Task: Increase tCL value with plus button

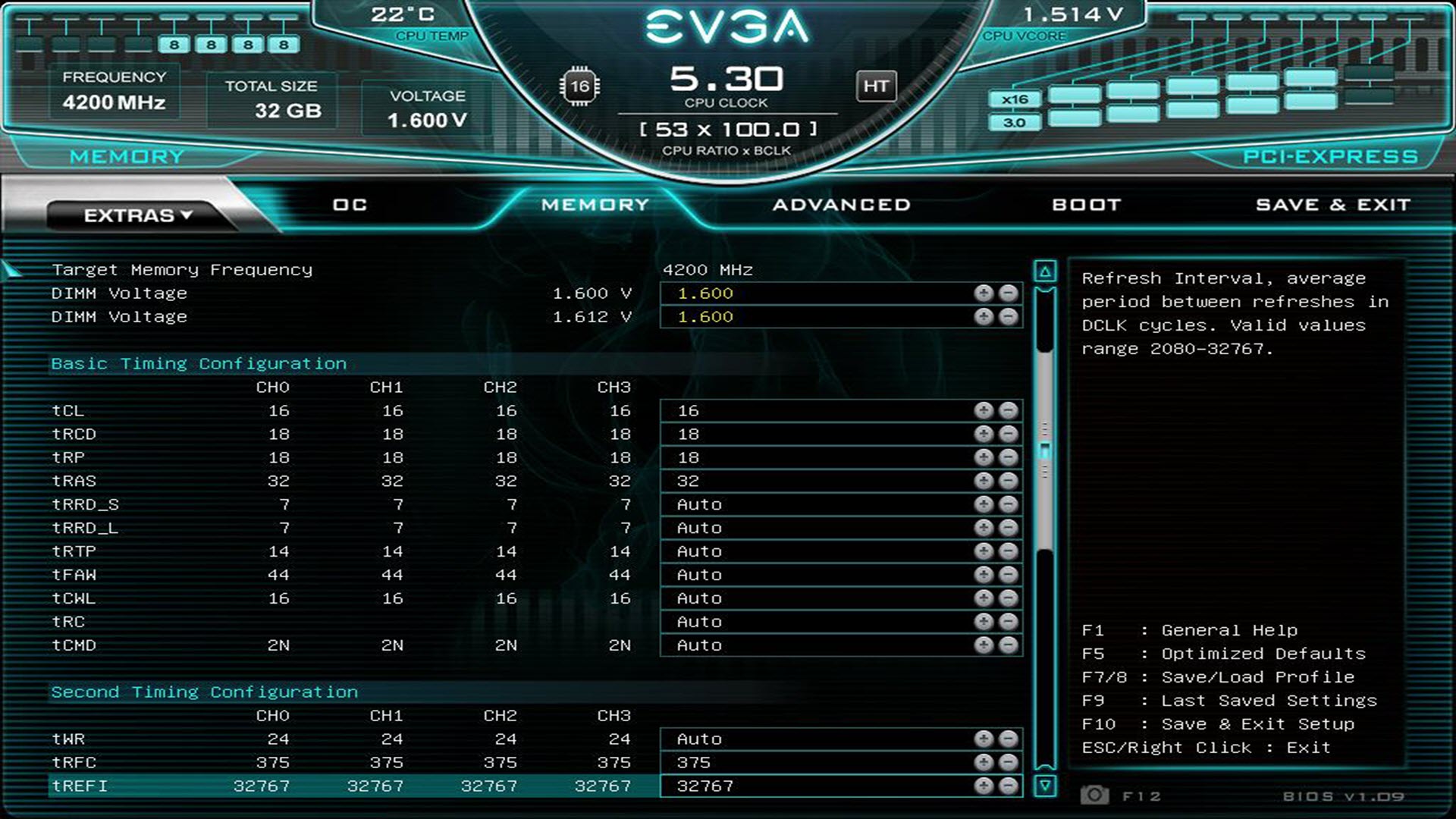Action: tap(984, 410)
